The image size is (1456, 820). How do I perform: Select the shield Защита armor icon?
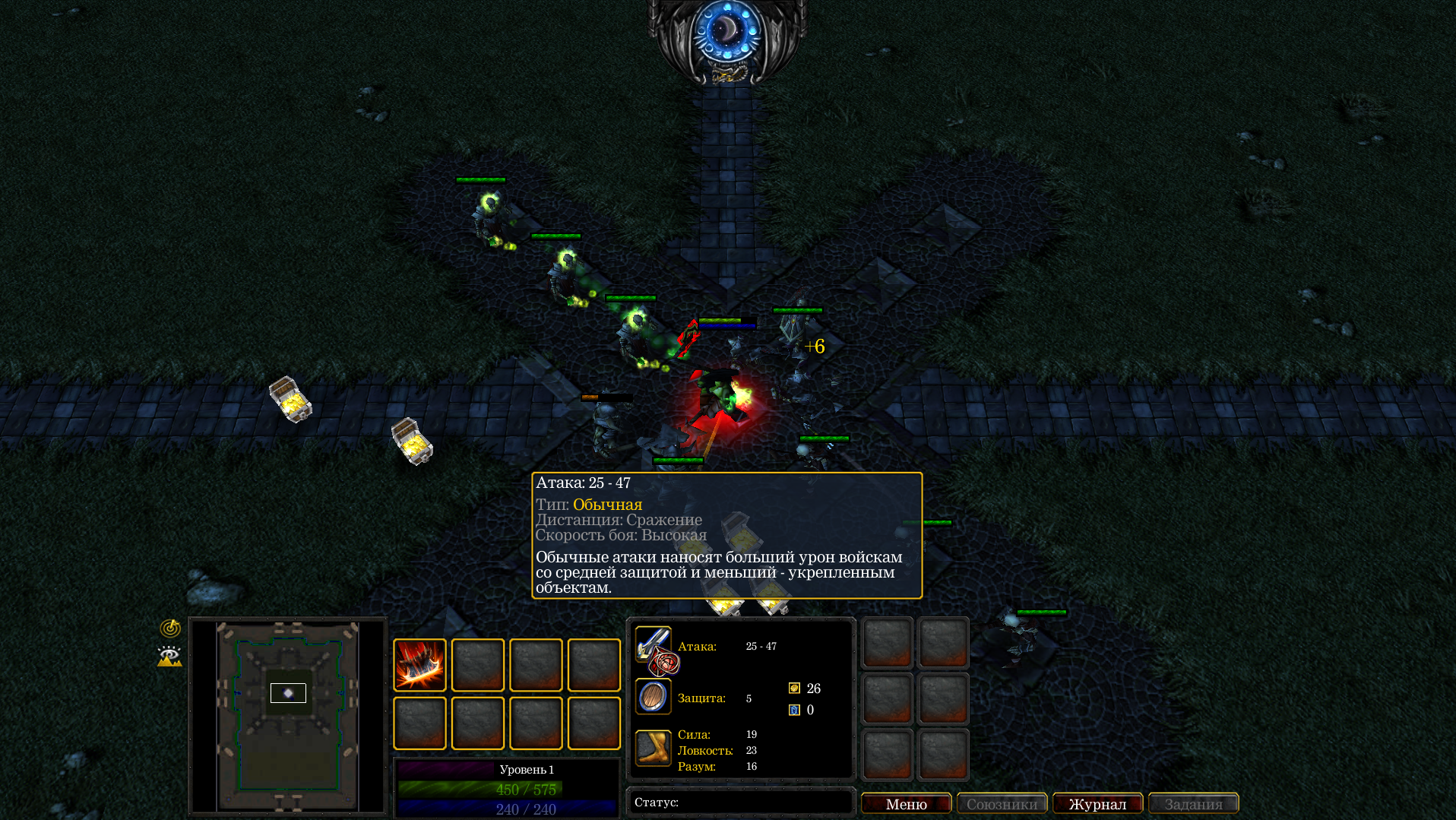point(653,697)
